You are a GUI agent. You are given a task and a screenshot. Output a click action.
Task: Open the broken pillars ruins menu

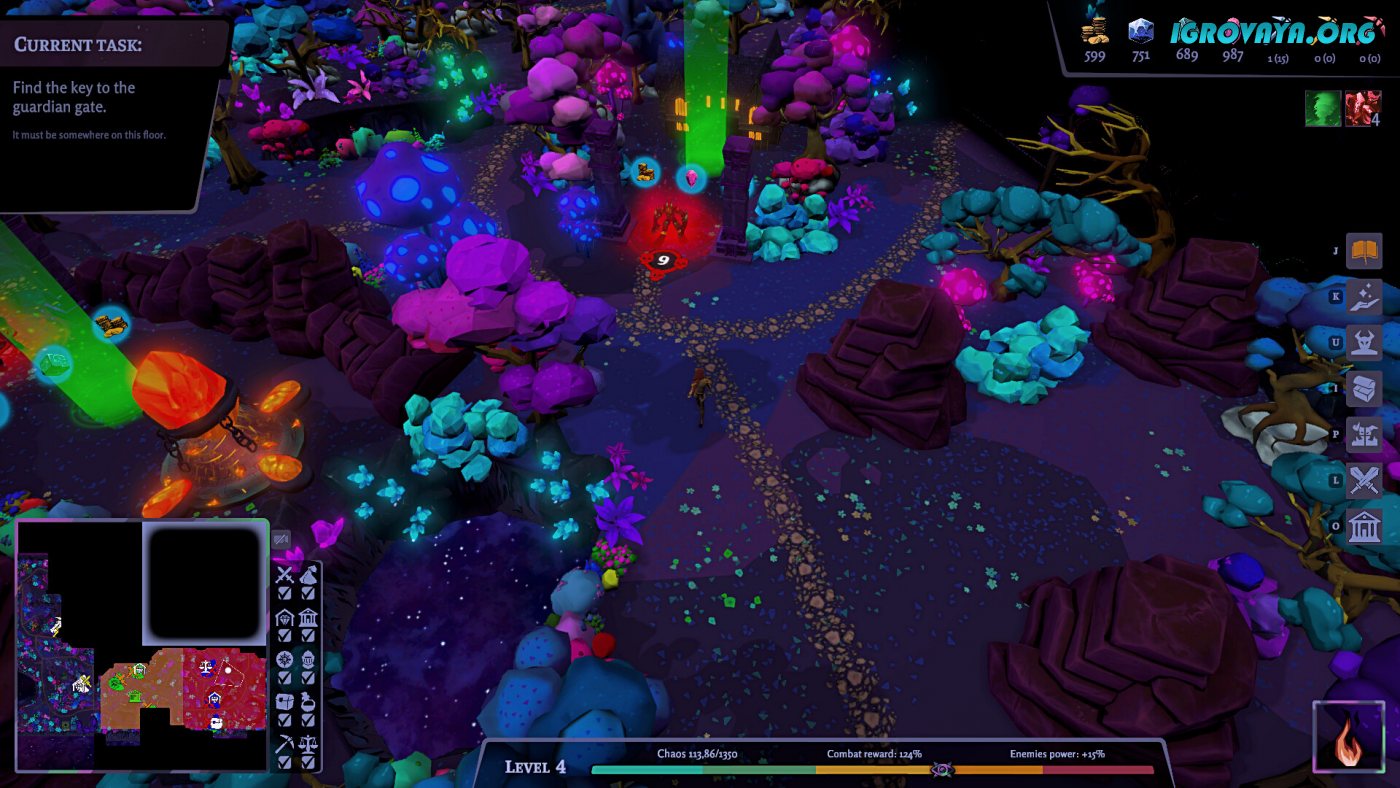coord(1364,435)
